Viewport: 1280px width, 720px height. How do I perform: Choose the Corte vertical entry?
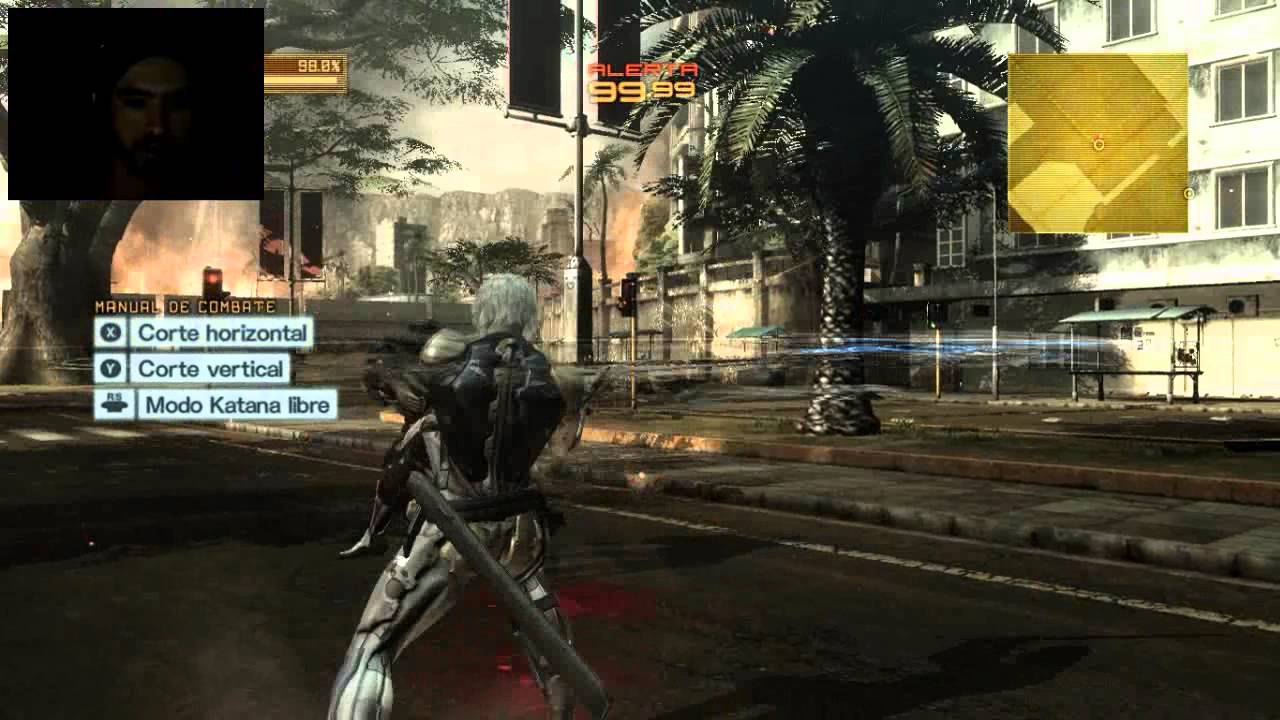(193, 369)
